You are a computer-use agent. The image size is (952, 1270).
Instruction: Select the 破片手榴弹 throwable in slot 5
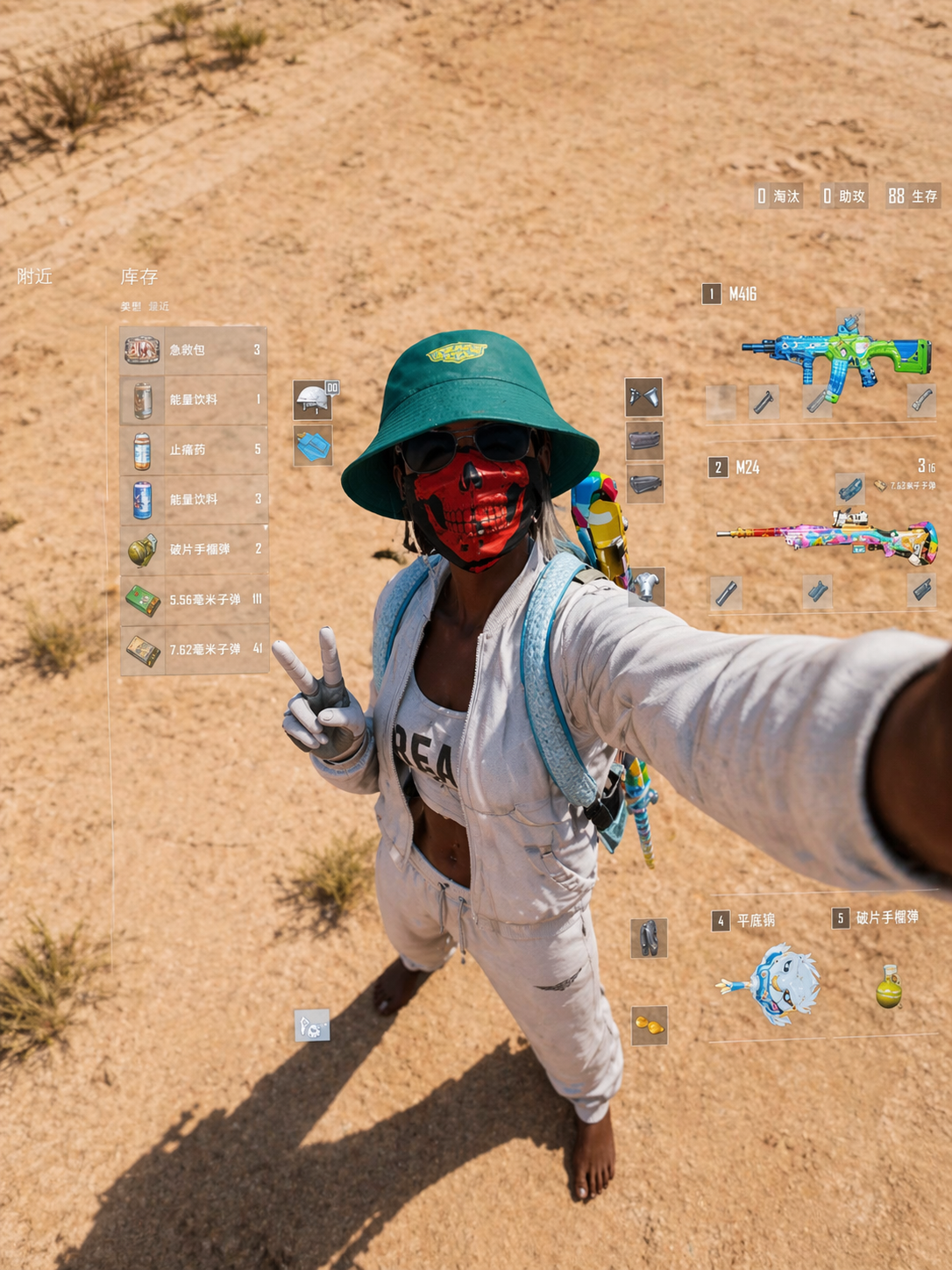coord(888,986)
